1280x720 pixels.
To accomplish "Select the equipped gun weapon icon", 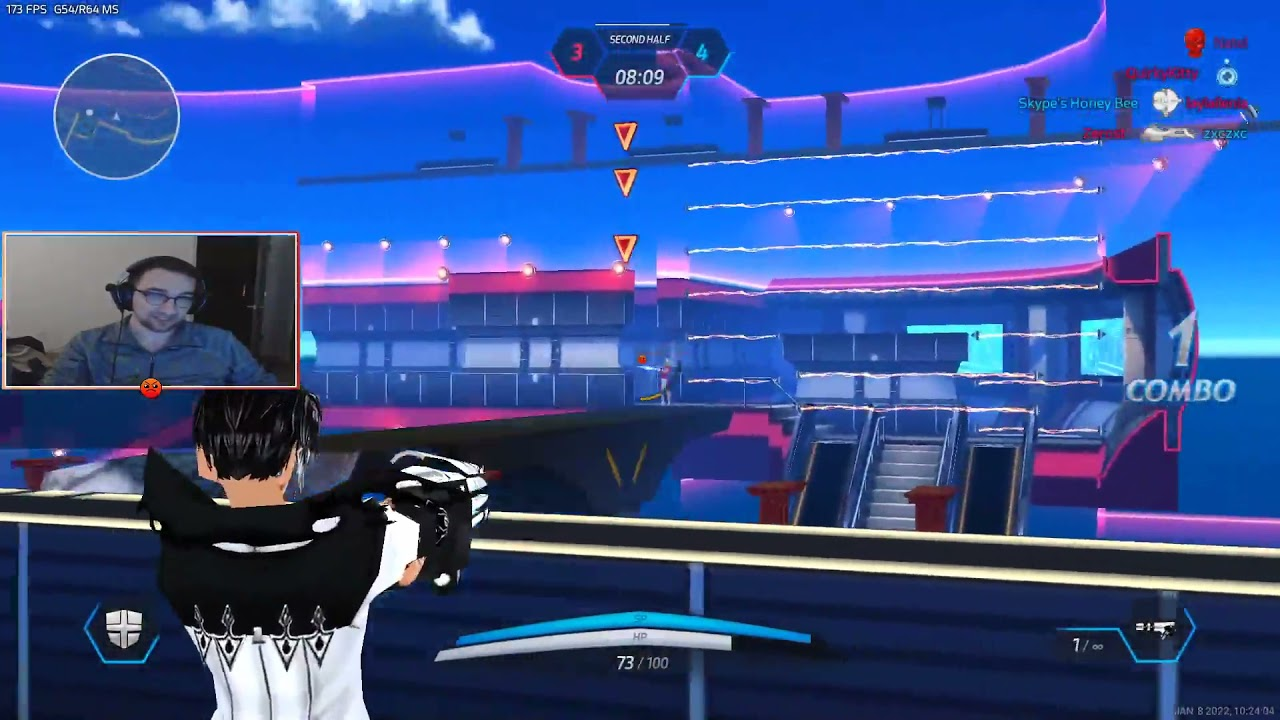I will tap(1155, 631).
